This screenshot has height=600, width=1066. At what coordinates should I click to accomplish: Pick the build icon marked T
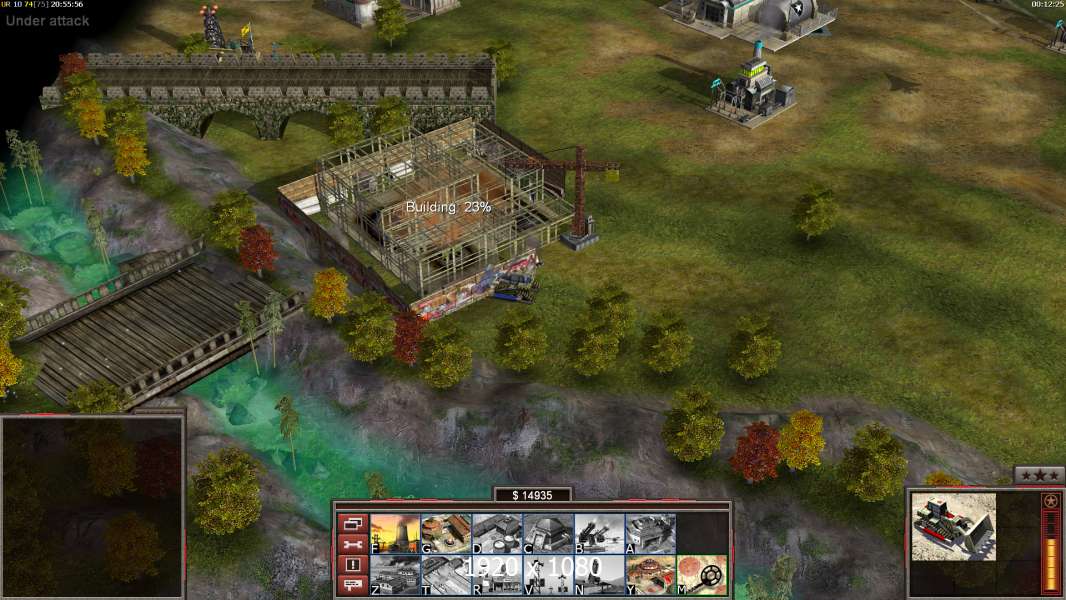446,575
